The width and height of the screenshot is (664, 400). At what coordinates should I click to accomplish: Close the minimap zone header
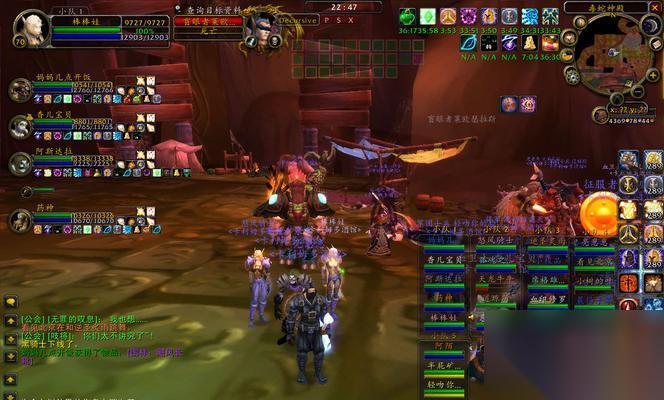(654, 6)
